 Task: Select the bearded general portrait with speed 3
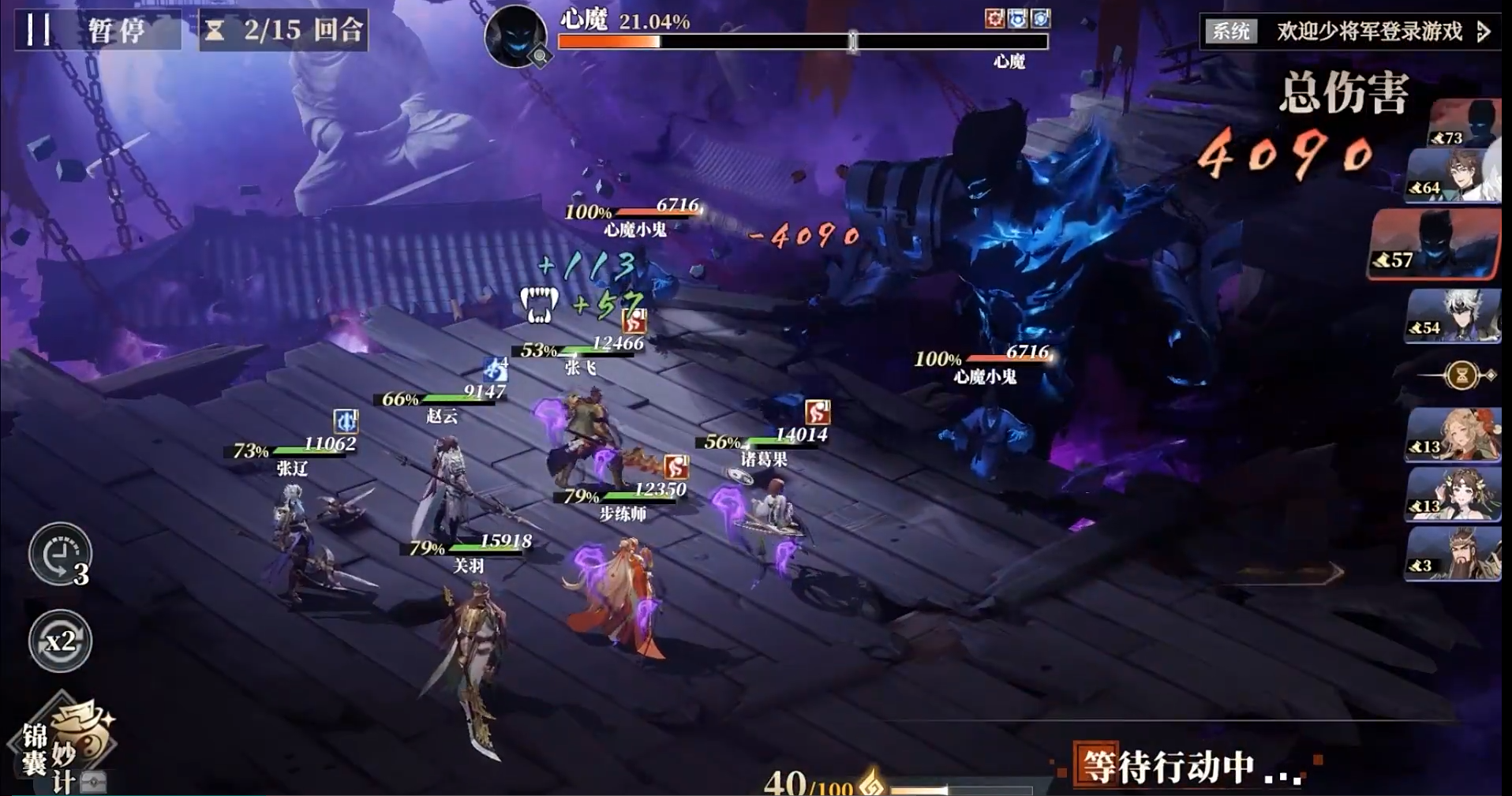click(x=1454, y=554)
